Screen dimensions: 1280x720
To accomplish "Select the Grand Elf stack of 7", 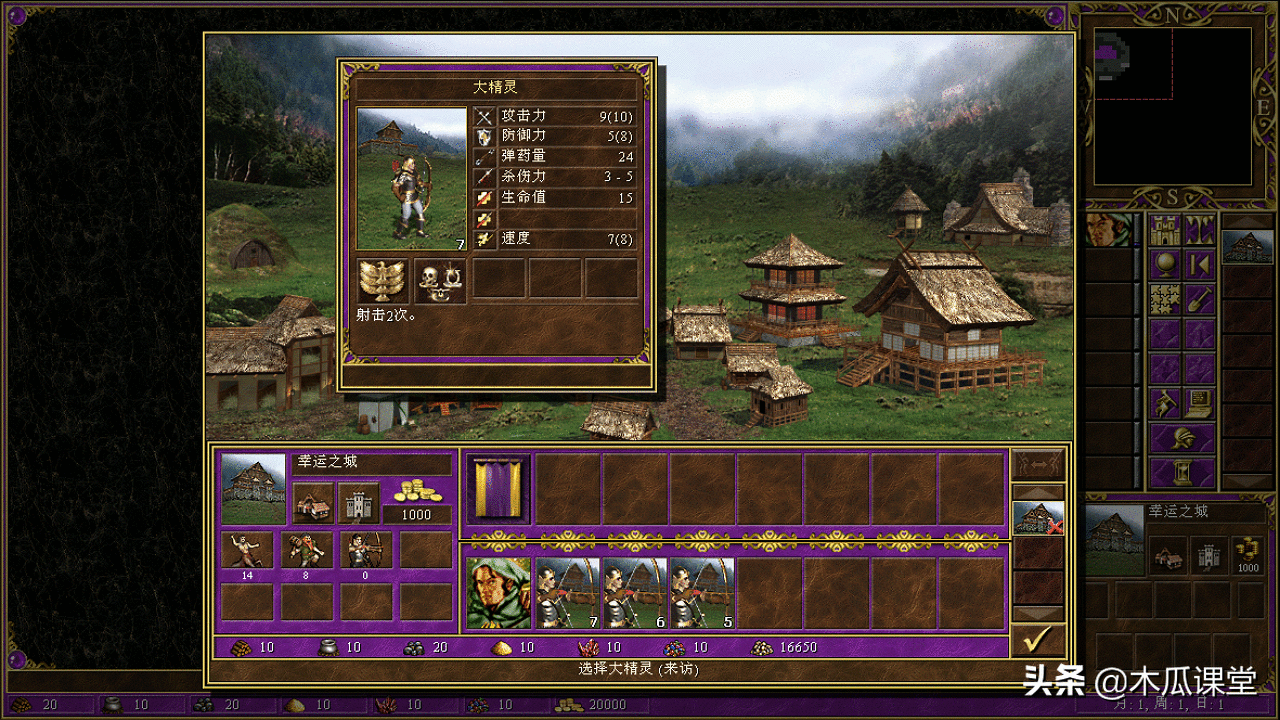I will [567, 593].
